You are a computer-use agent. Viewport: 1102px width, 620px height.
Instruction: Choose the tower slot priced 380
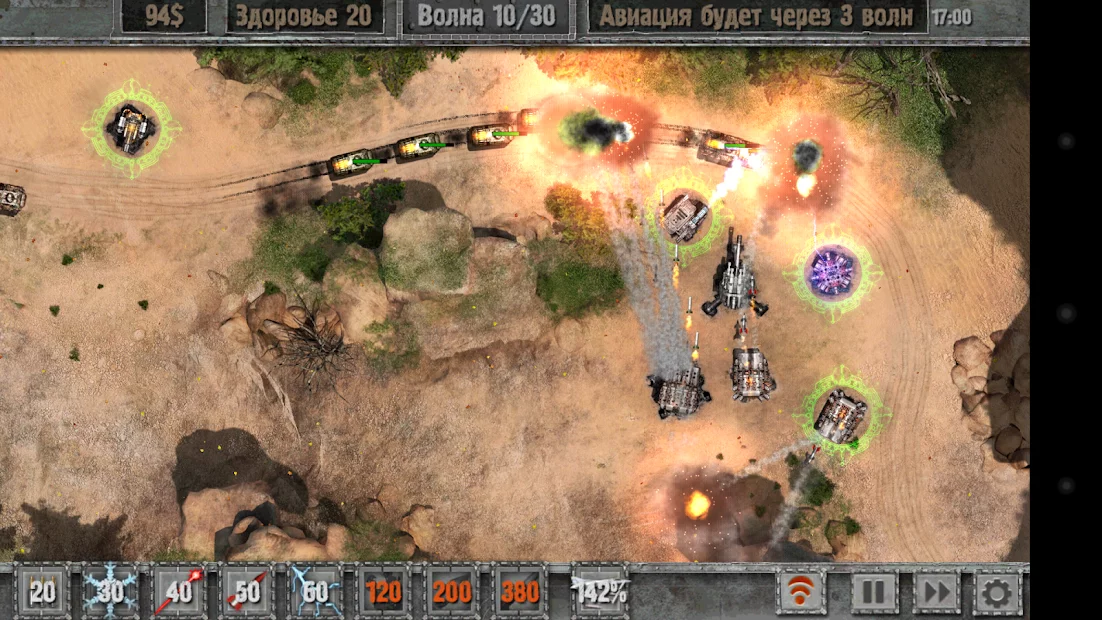520,592
